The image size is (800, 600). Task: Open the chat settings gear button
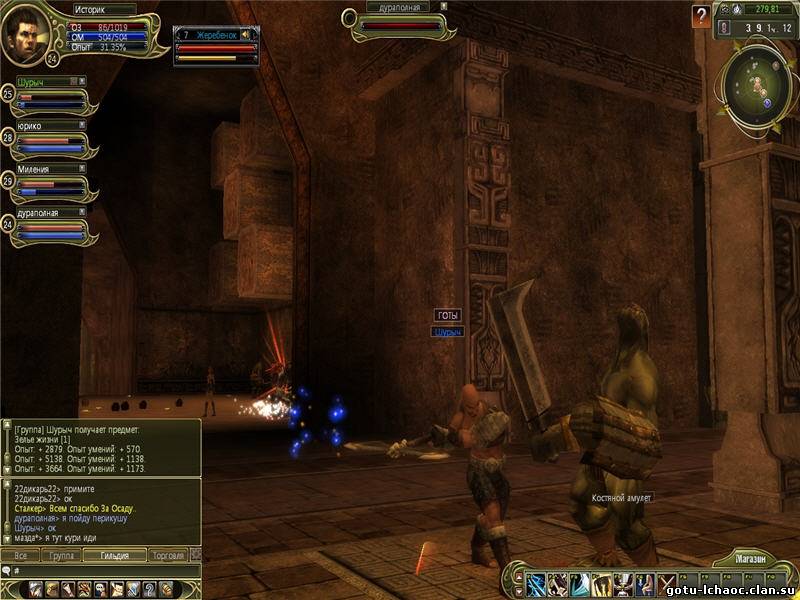click(196, 555)
